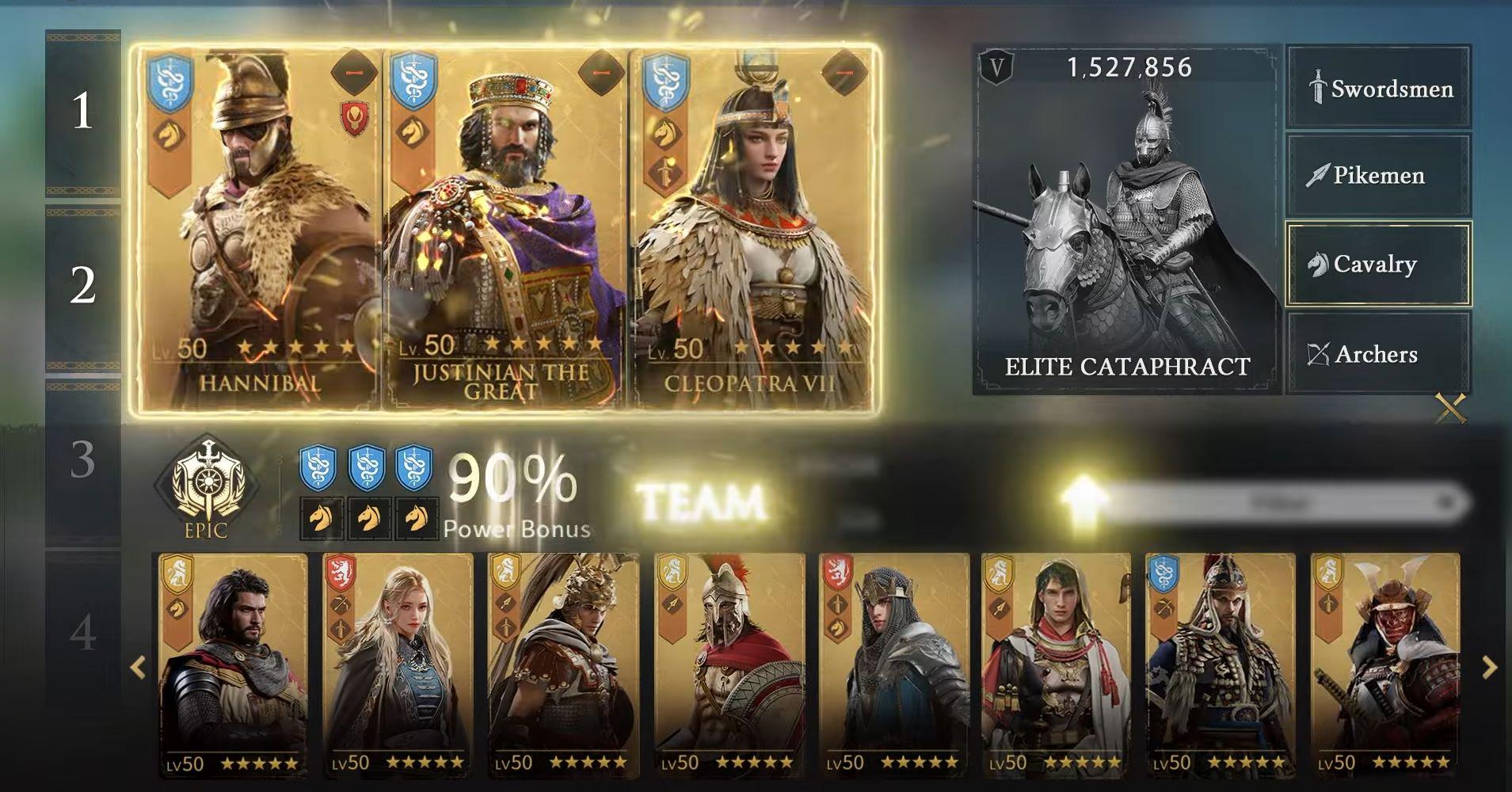Pick the red-masked samurai hero card
Screen dimensions: 1512x792
pyautogui.click(x=1384, y=665)
